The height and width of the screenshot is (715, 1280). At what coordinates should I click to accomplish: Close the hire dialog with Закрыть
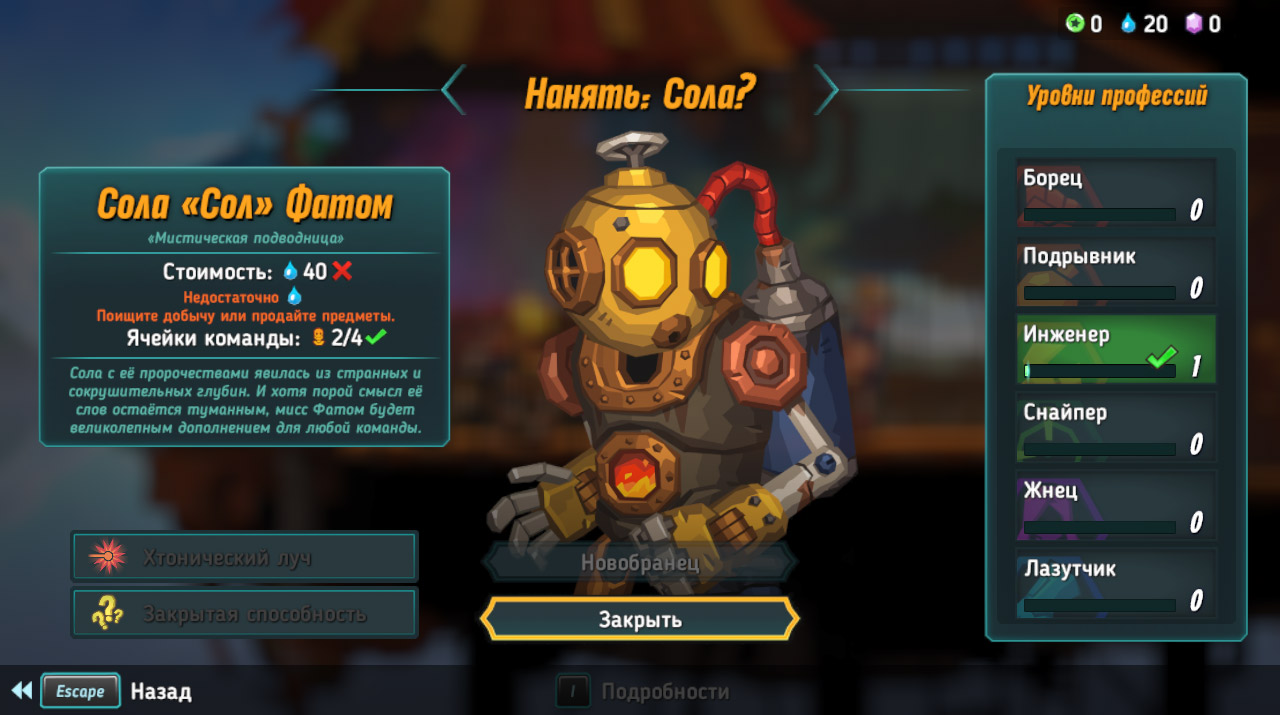[640, 619]
